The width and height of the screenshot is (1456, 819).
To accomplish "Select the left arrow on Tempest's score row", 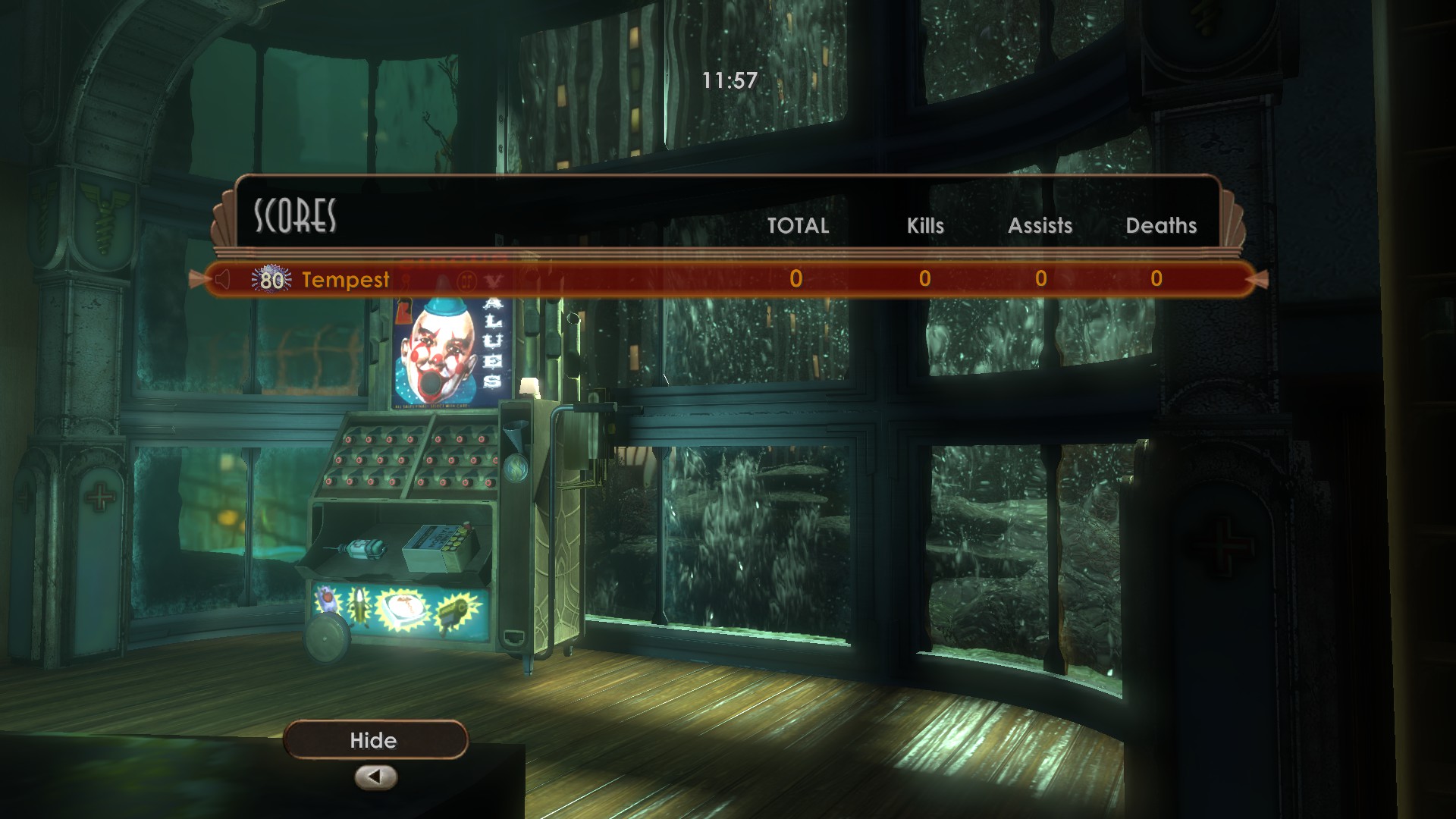I will point(202,279).
